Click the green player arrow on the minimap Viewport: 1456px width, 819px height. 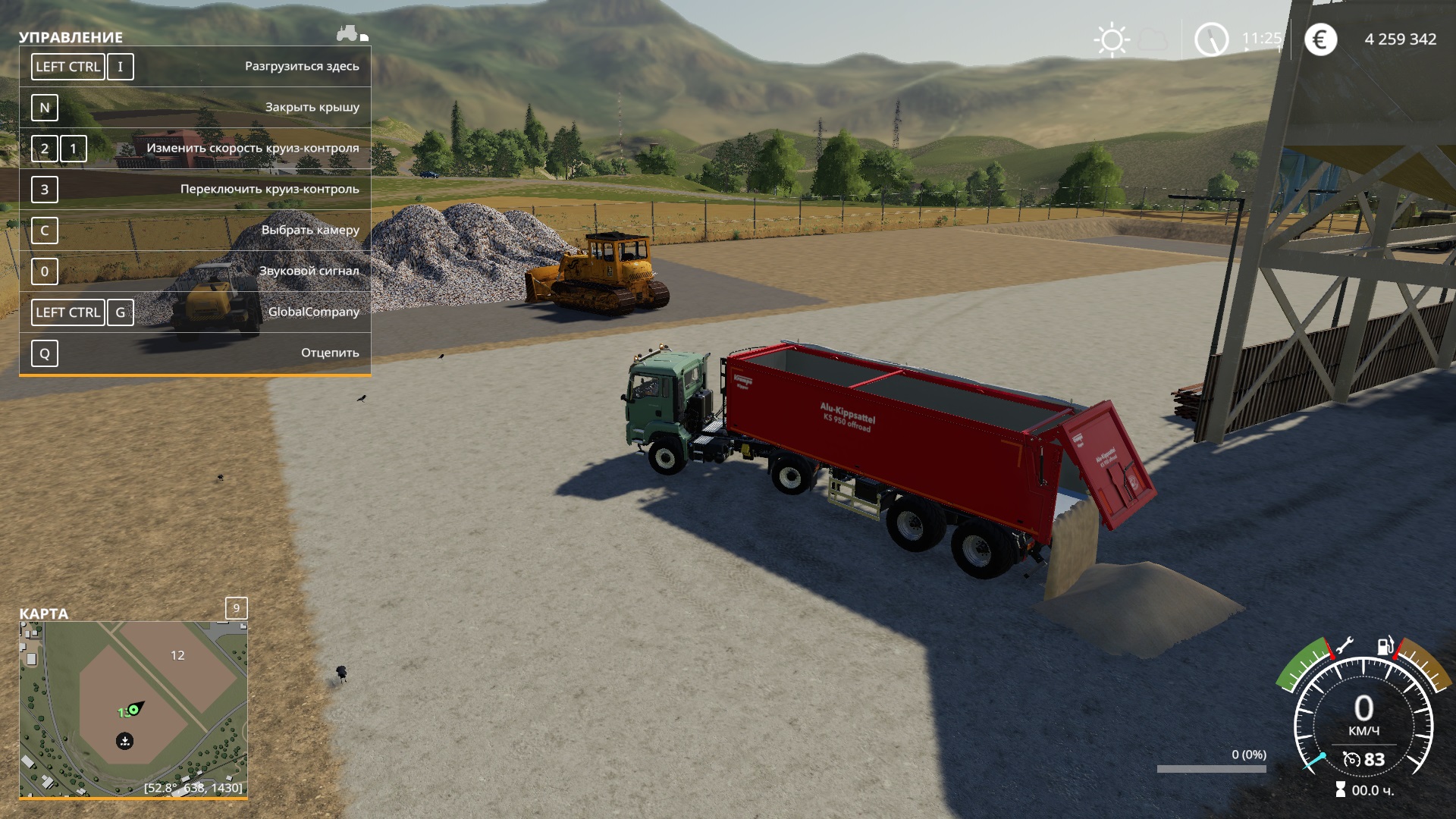click(x=134, y=709)
